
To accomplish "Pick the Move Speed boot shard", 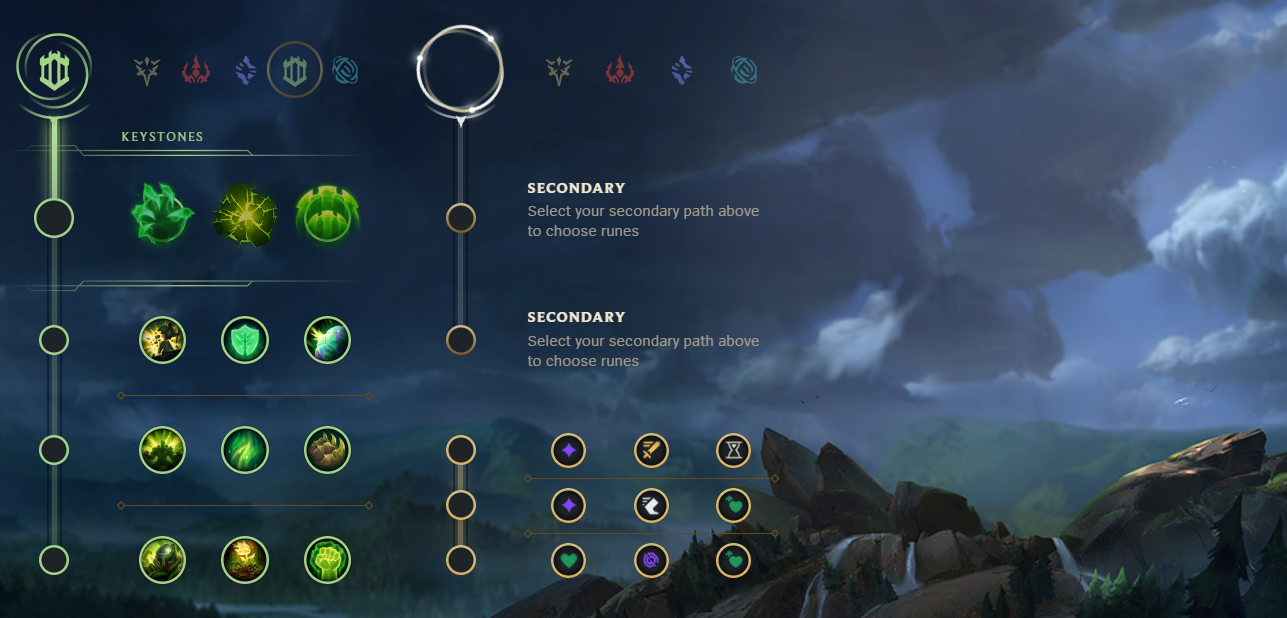I will tap(651, 506).
